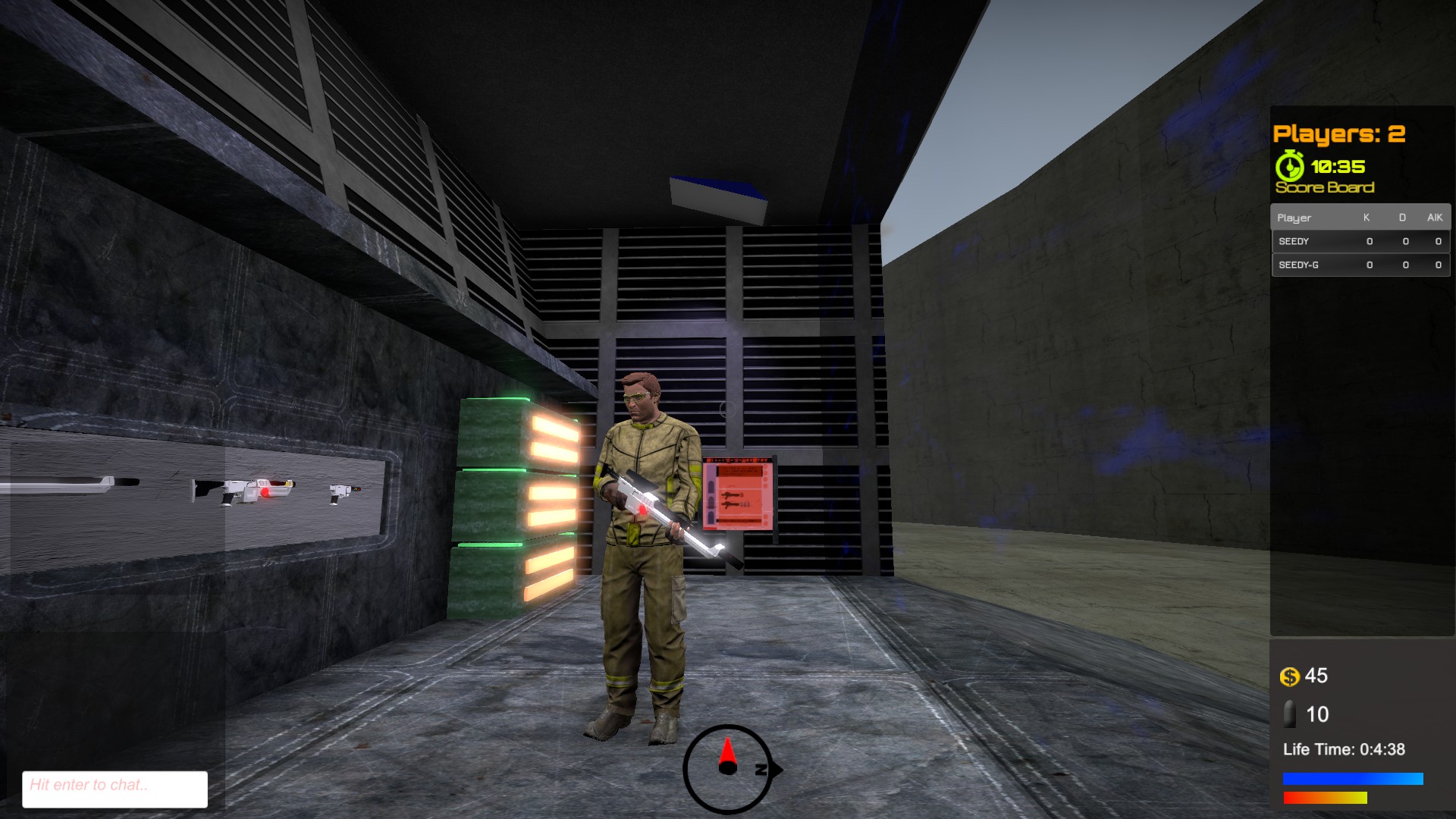Click the bullet ammo icon

(1289, 714)
